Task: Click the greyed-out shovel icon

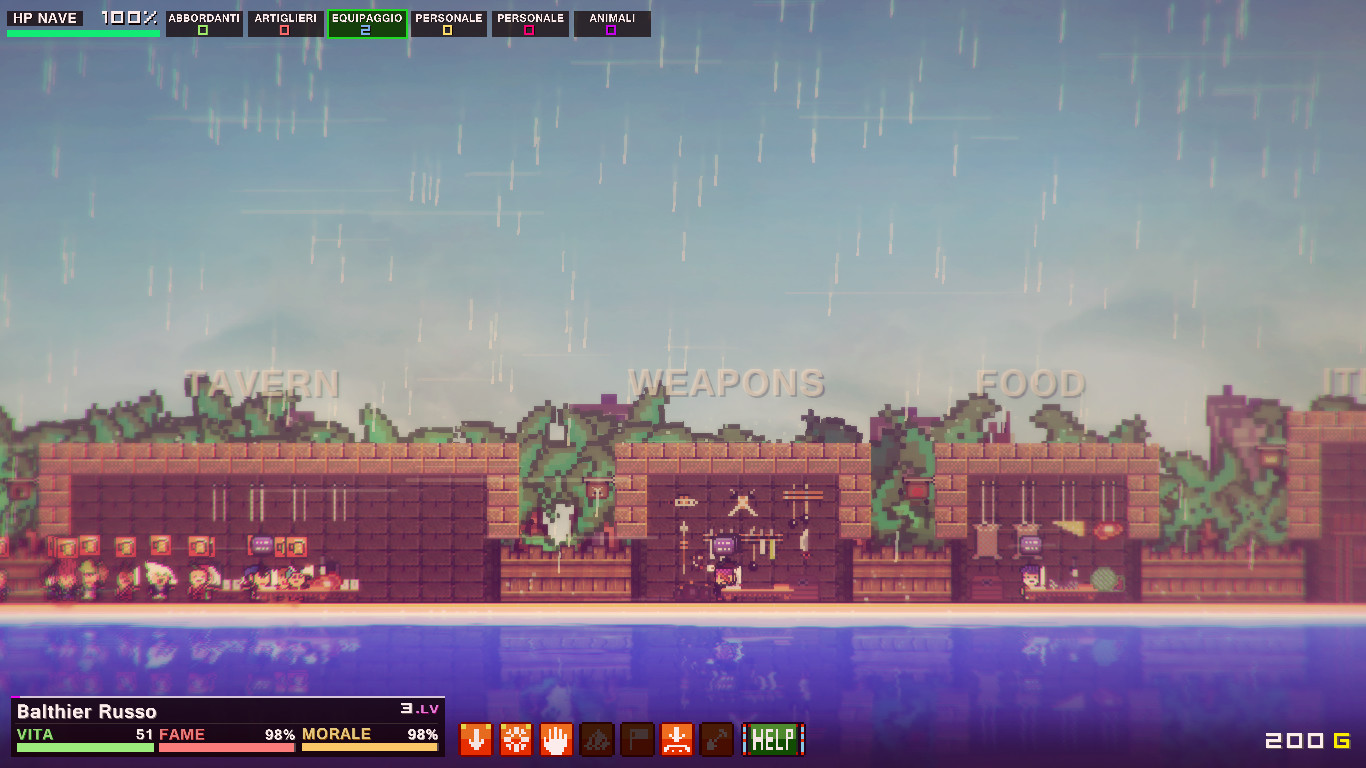Action: tap(716, 740)
